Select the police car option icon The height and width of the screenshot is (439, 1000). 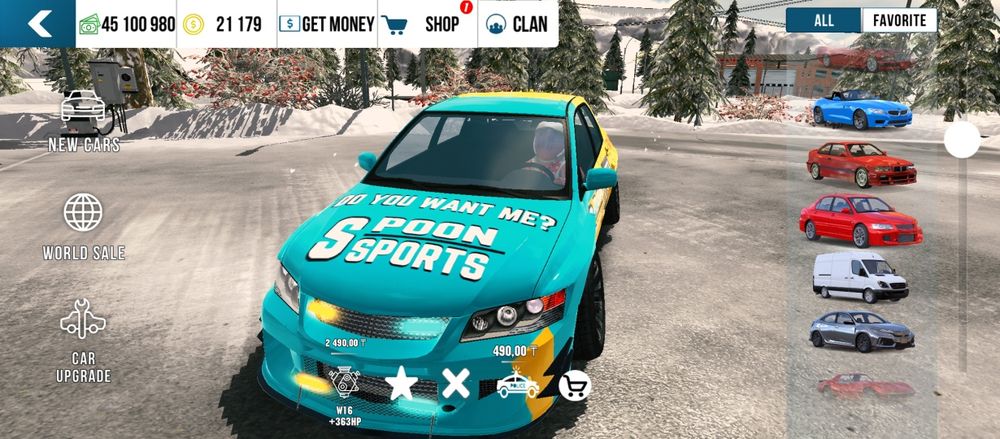coord(516,384)
